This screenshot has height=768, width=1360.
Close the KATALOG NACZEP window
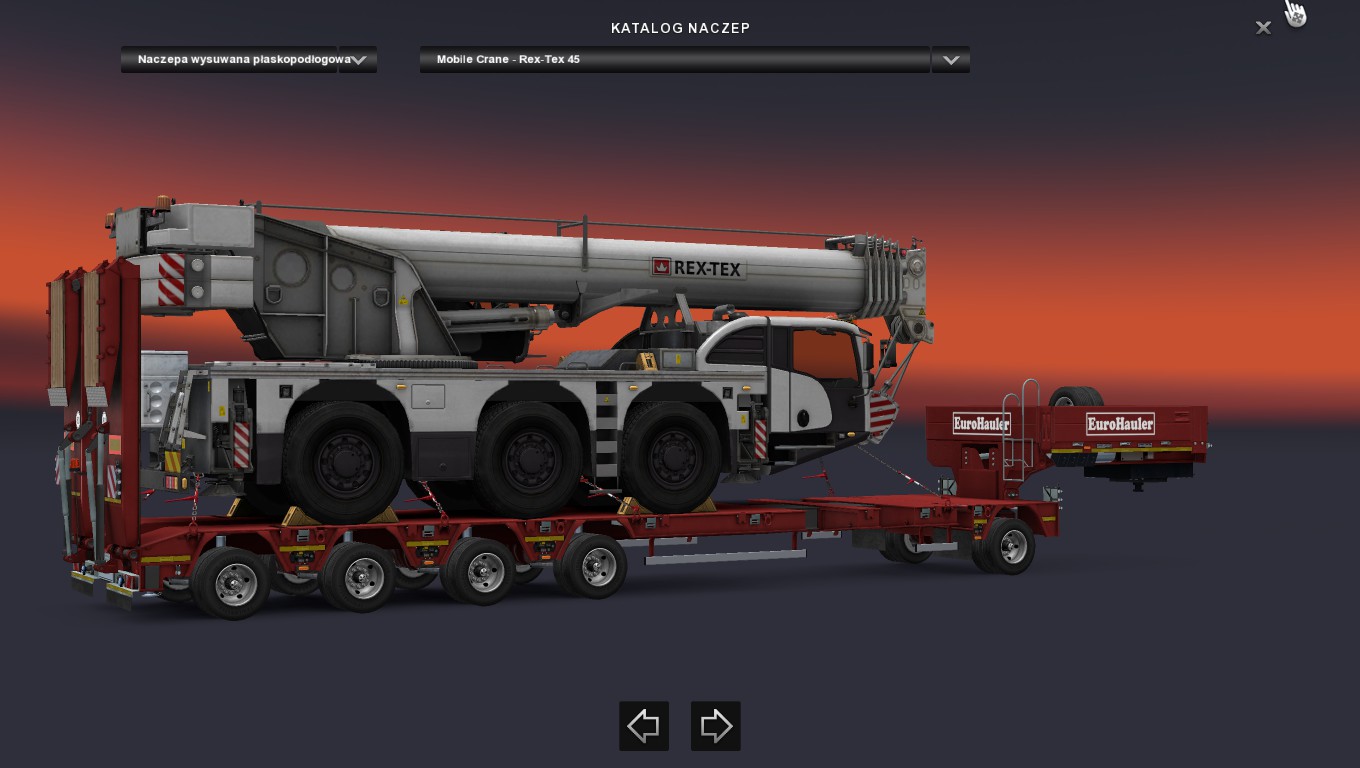[1263, 28]
